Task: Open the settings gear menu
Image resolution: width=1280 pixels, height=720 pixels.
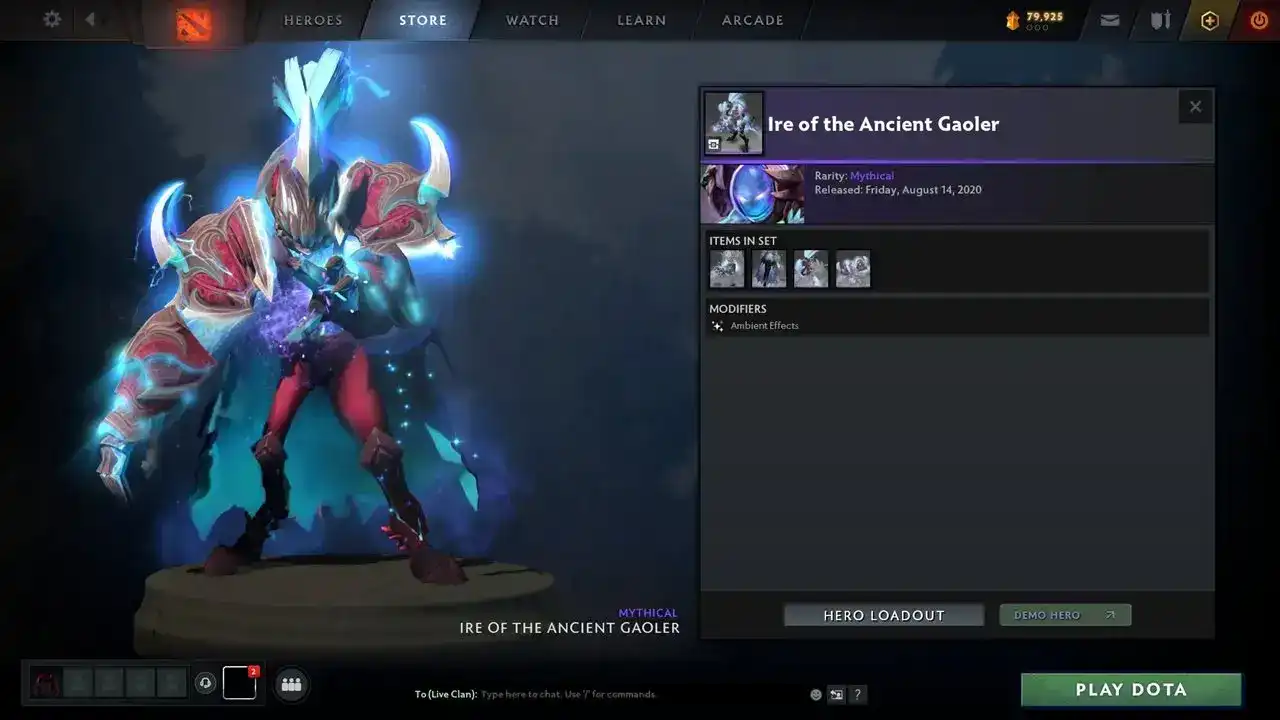Action: [x=52, y=20]
